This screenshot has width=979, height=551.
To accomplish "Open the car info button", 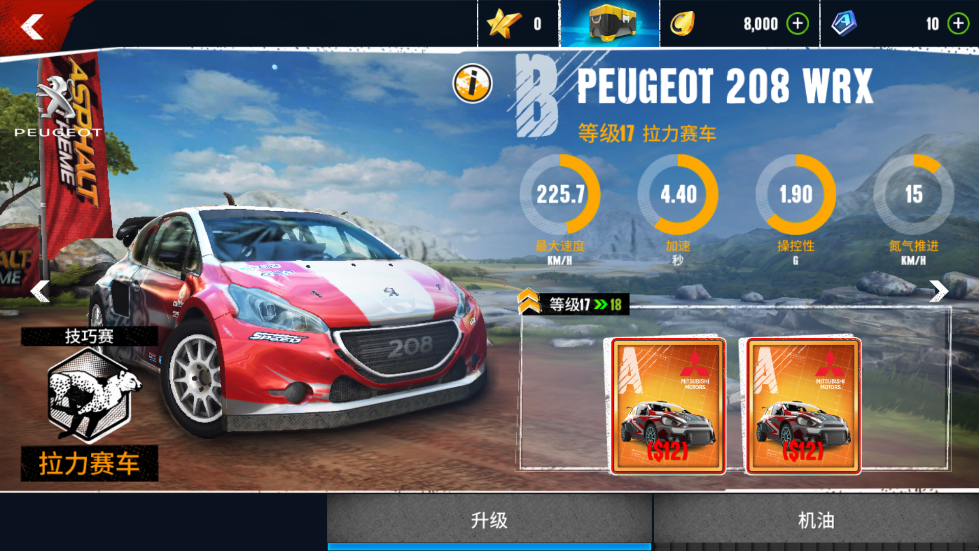I will (471, 84).
